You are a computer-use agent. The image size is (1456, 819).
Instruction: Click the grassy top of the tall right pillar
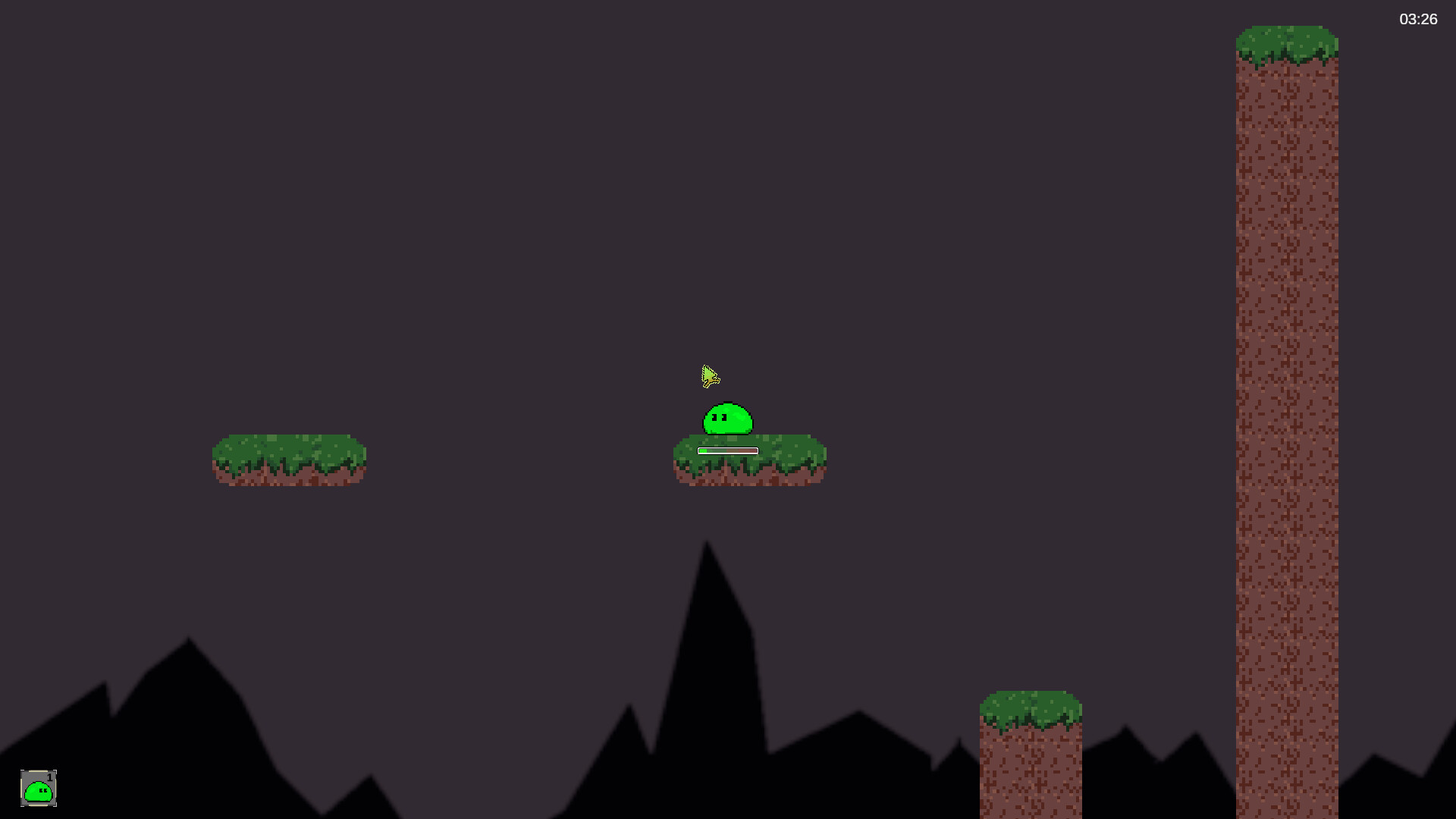tap(1287, 42)
